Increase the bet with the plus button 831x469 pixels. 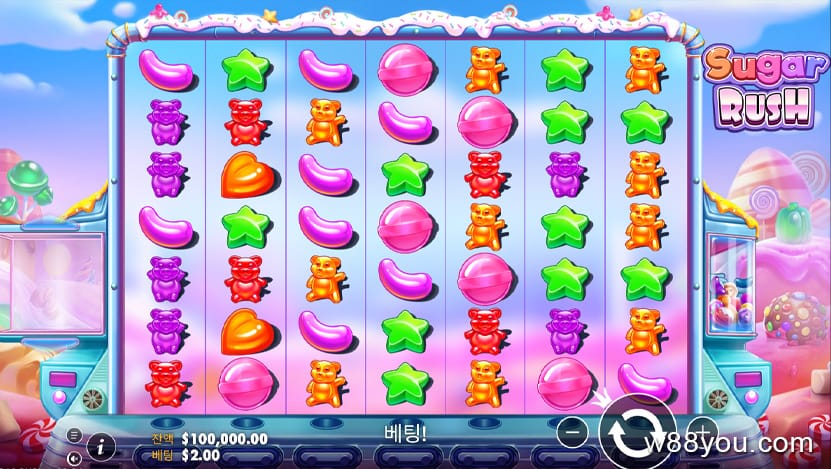coord(702,434)
